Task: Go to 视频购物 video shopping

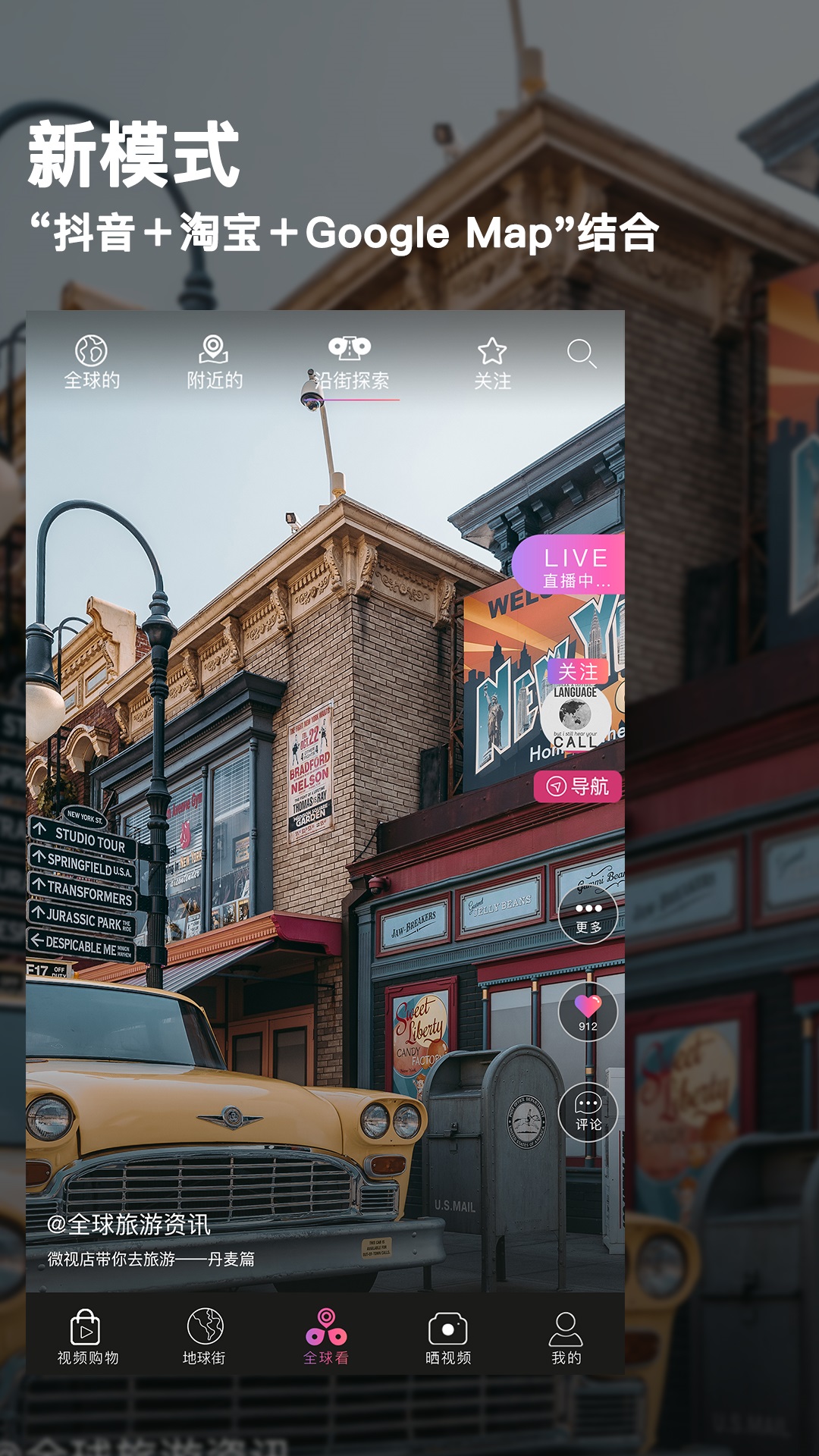Action: (88, 1337)
